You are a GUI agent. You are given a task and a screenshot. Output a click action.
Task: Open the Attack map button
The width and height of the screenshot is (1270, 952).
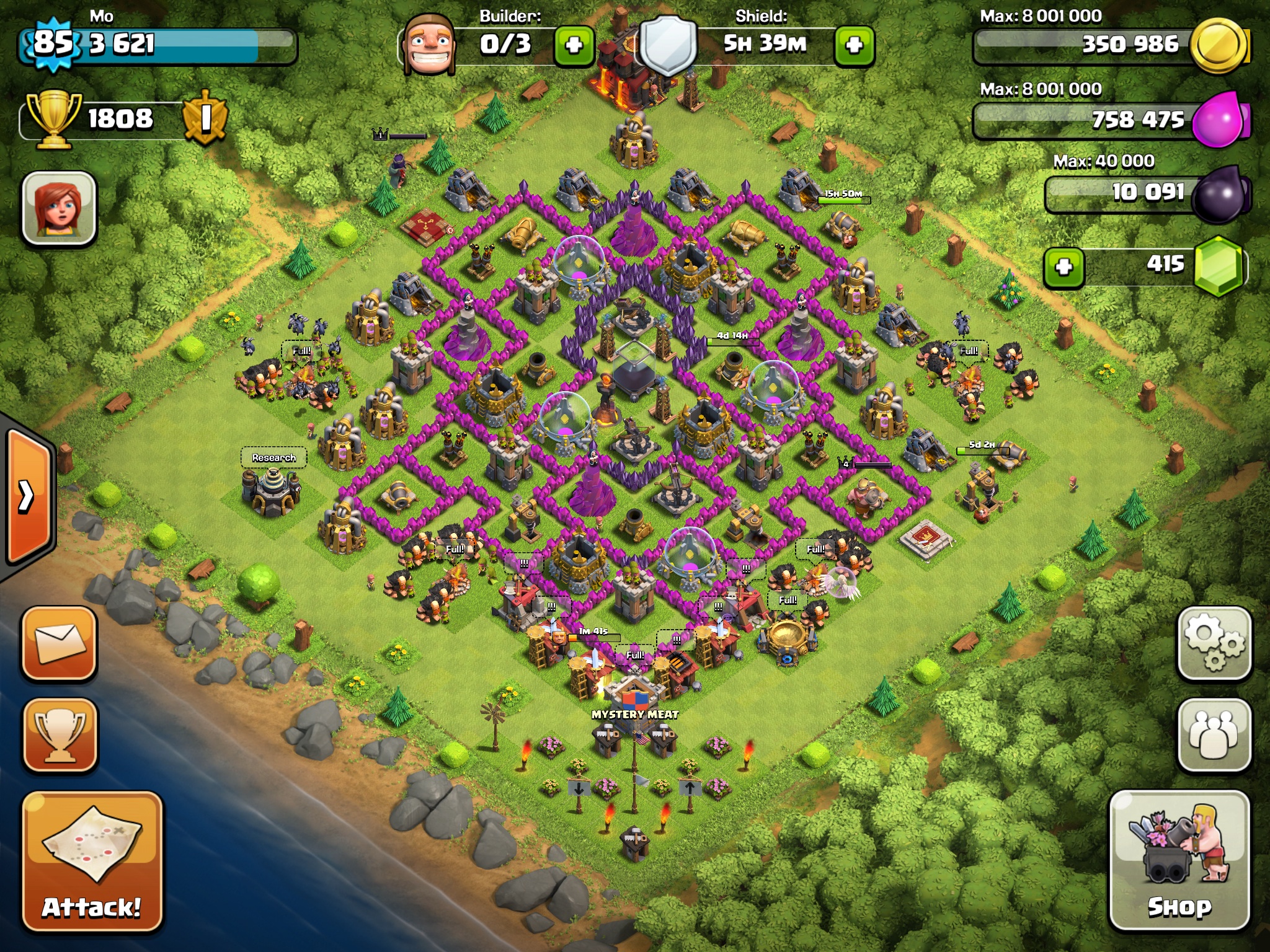pos(92,862)
